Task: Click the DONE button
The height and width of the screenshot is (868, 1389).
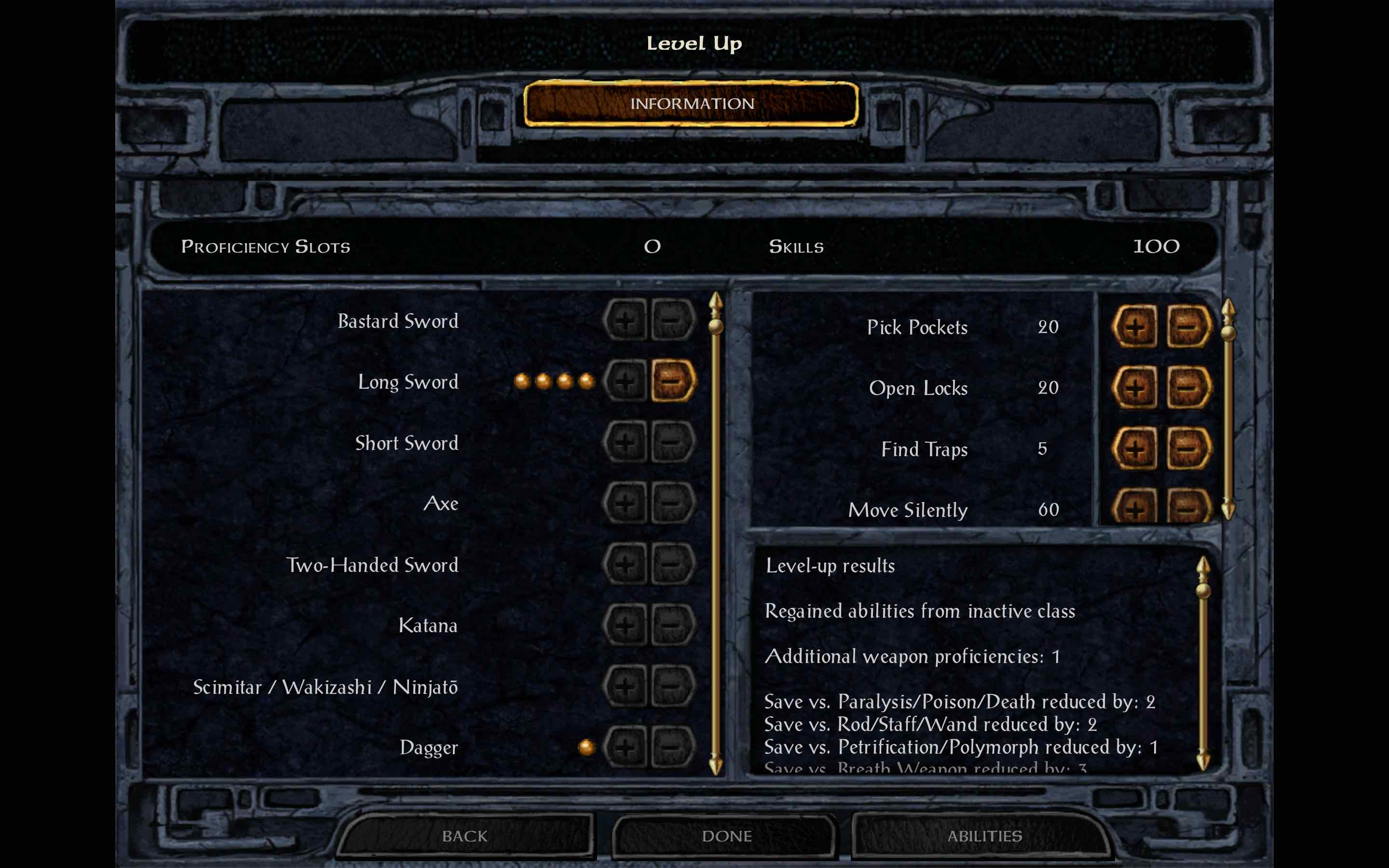Action: pos(725,836)
